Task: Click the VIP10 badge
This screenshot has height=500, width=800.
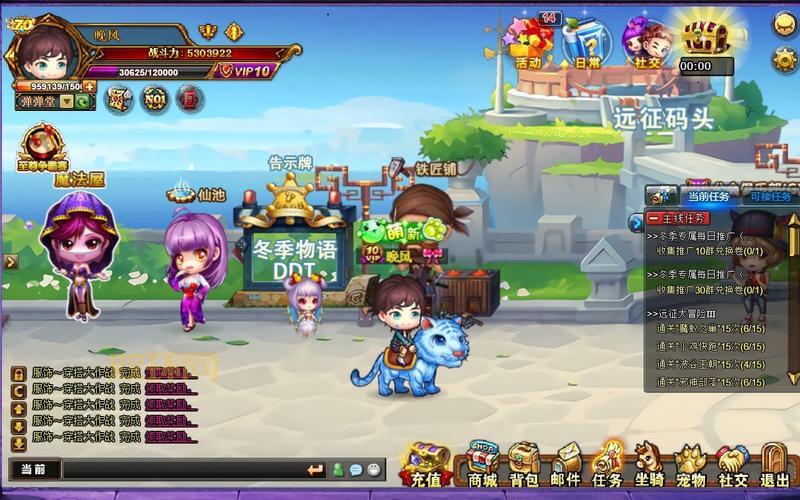Action: (x=246, y=71)
